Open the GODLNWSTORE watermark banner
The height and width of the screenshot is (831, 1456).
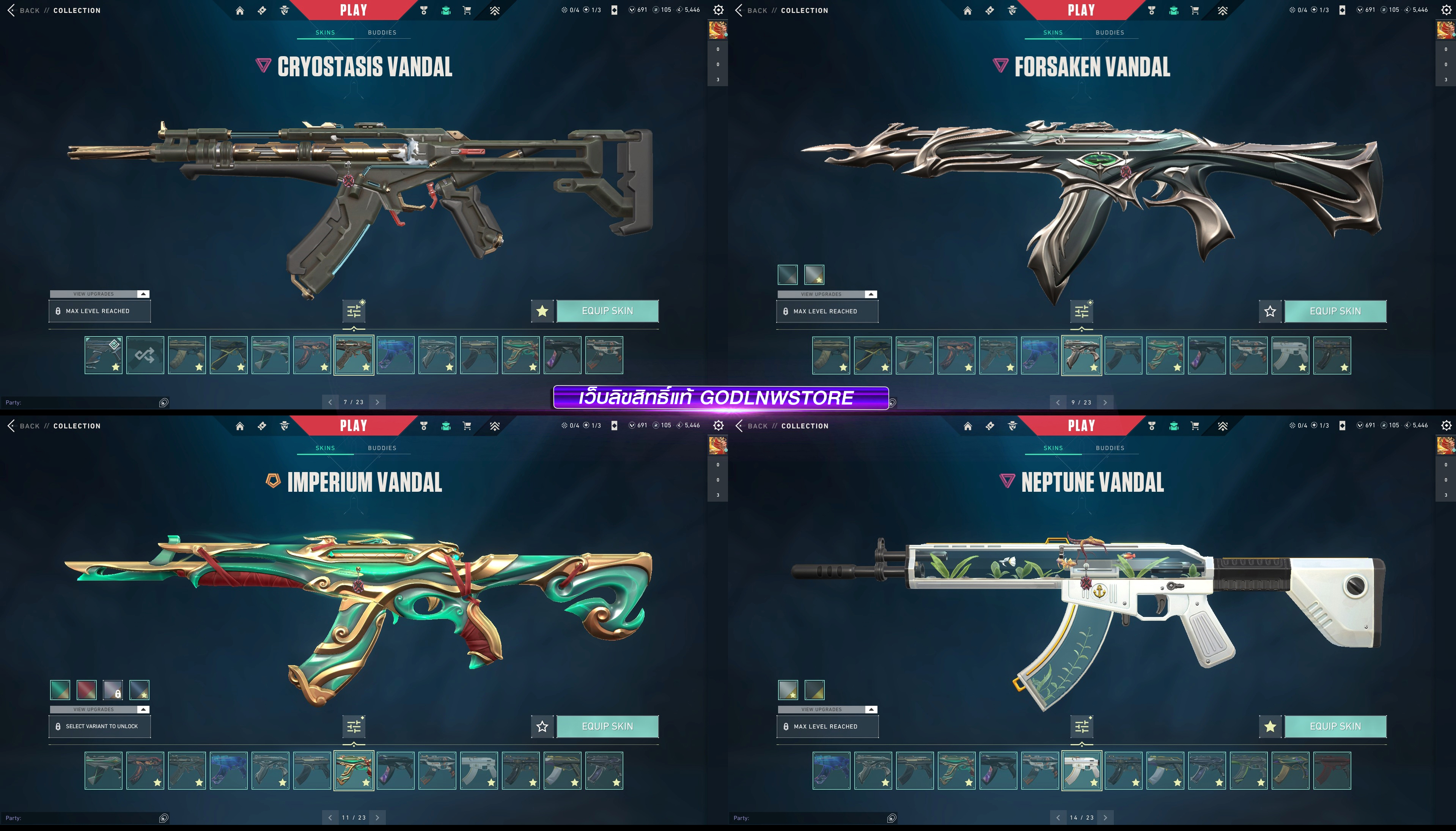point(720,398)
